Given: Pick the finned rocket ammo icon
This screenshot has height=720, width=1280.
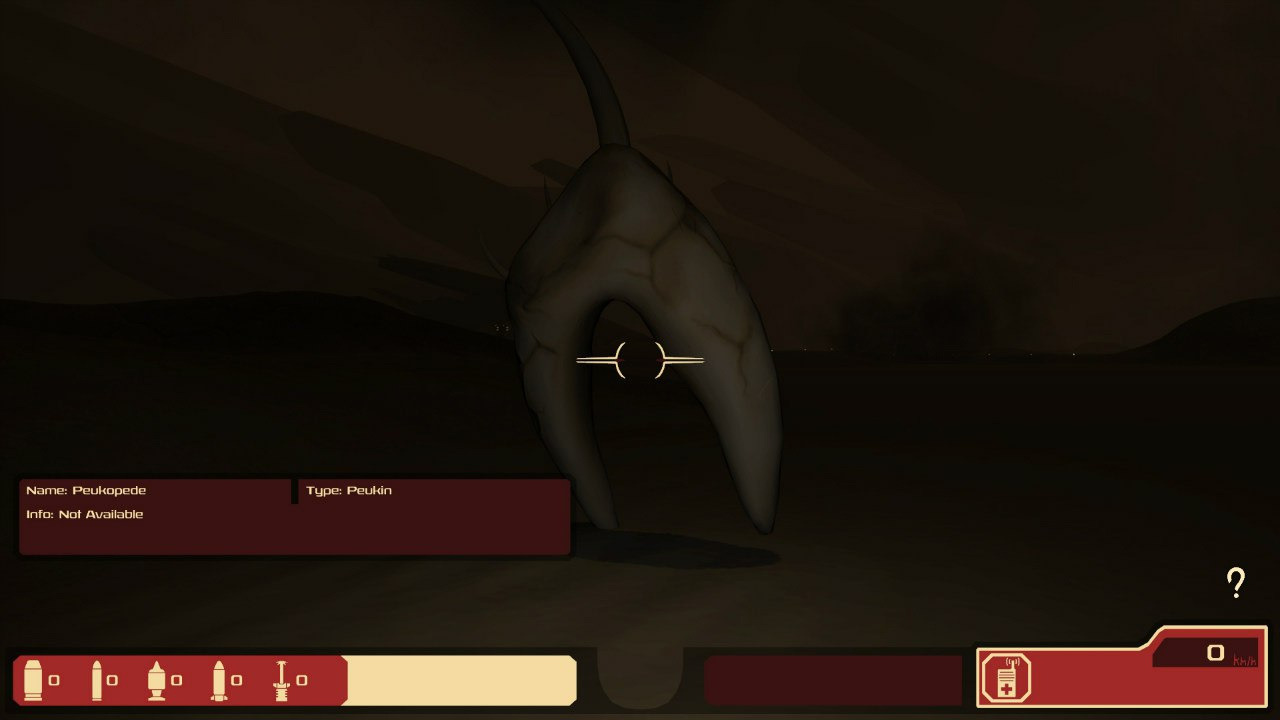Looking at the screenshot, I should point(219,680).
